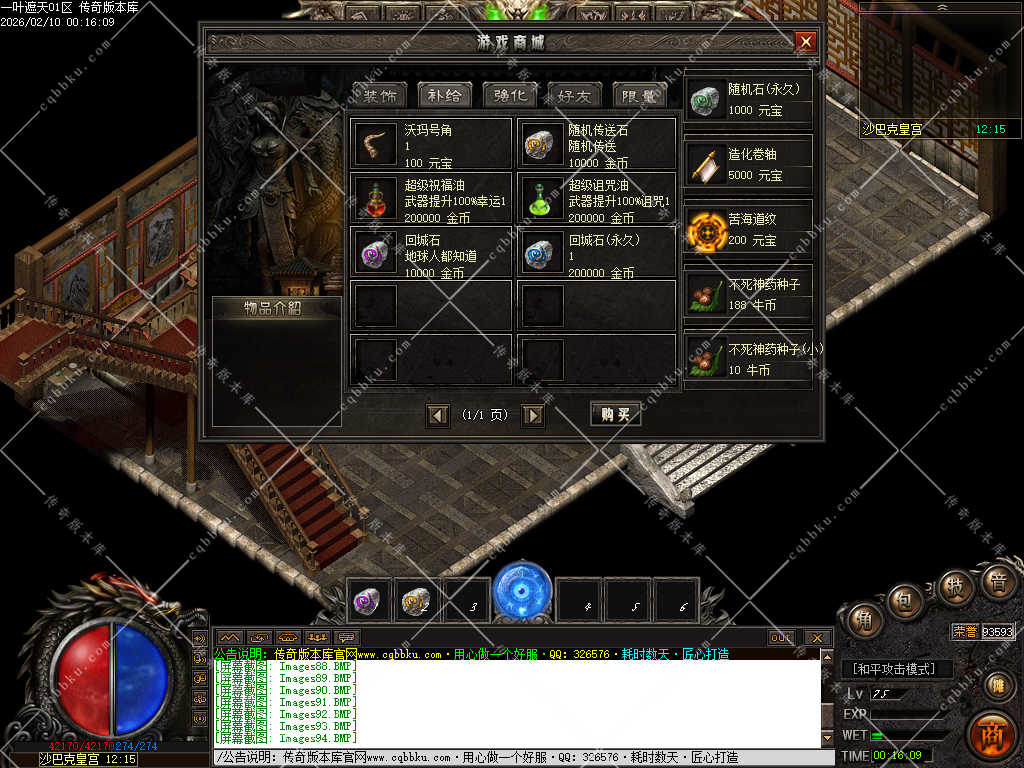Select the 造化卷轴 scroll item

748,165
